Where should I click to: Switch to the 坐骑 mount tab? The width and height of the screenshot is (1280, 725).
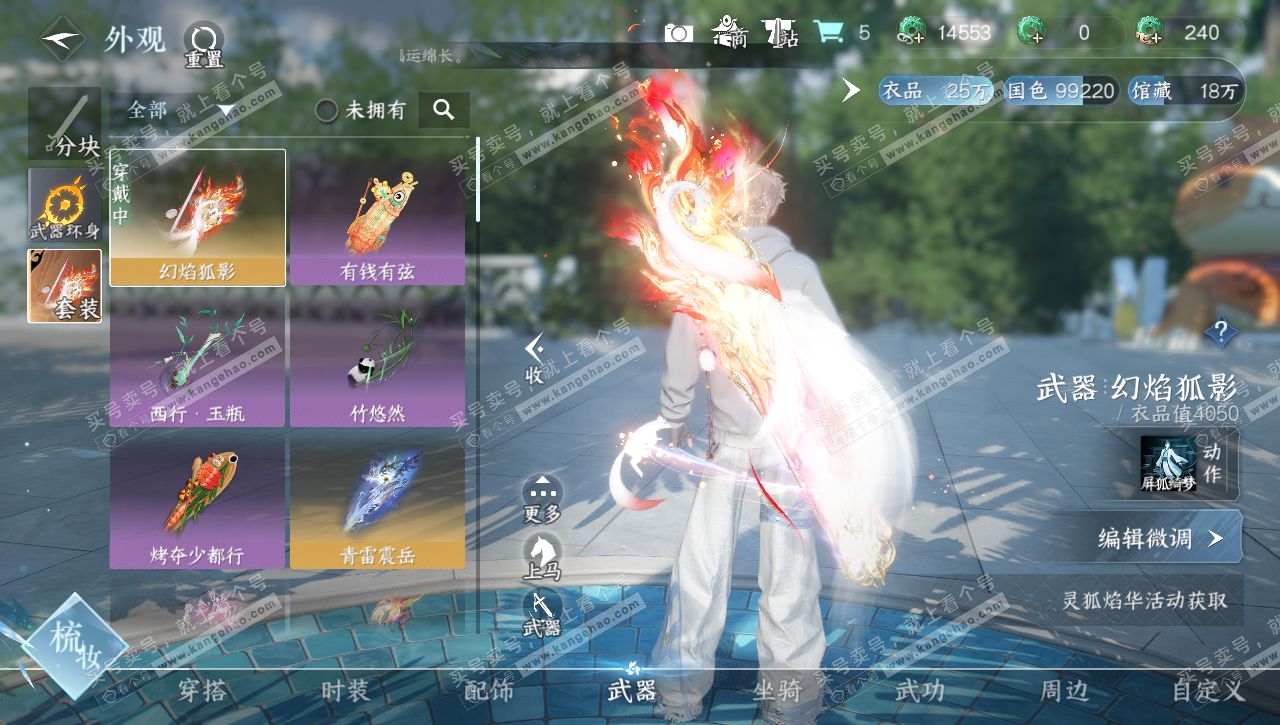(776, 690)
